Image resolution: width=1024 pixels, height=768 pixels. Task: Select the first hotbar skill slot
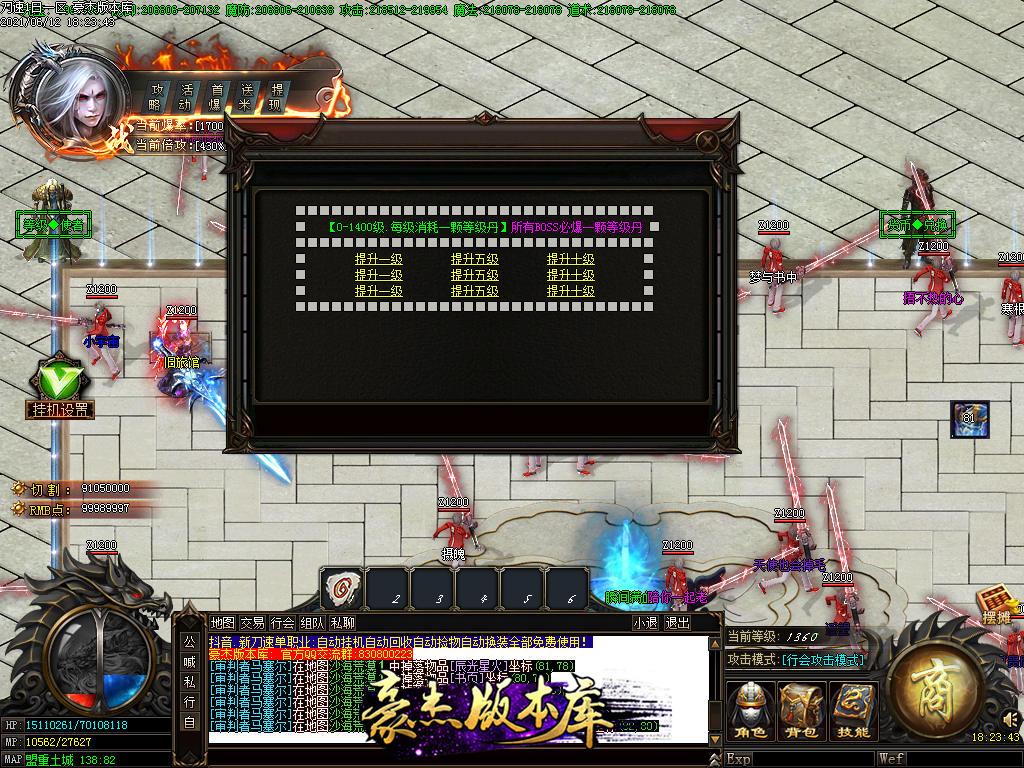click(342, 588)
